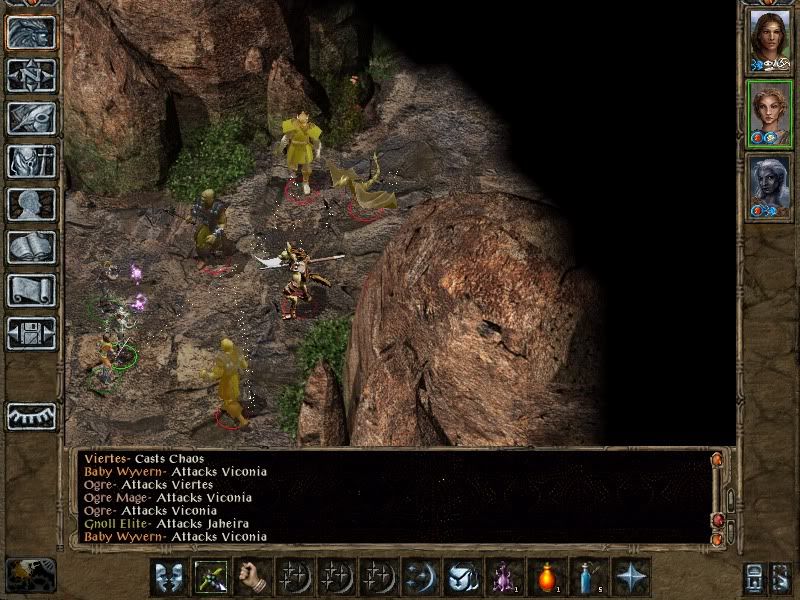Screen dimensions: 800x600
Task: Click the rest button with the closed eye
Action: click(x=31, y=416)
